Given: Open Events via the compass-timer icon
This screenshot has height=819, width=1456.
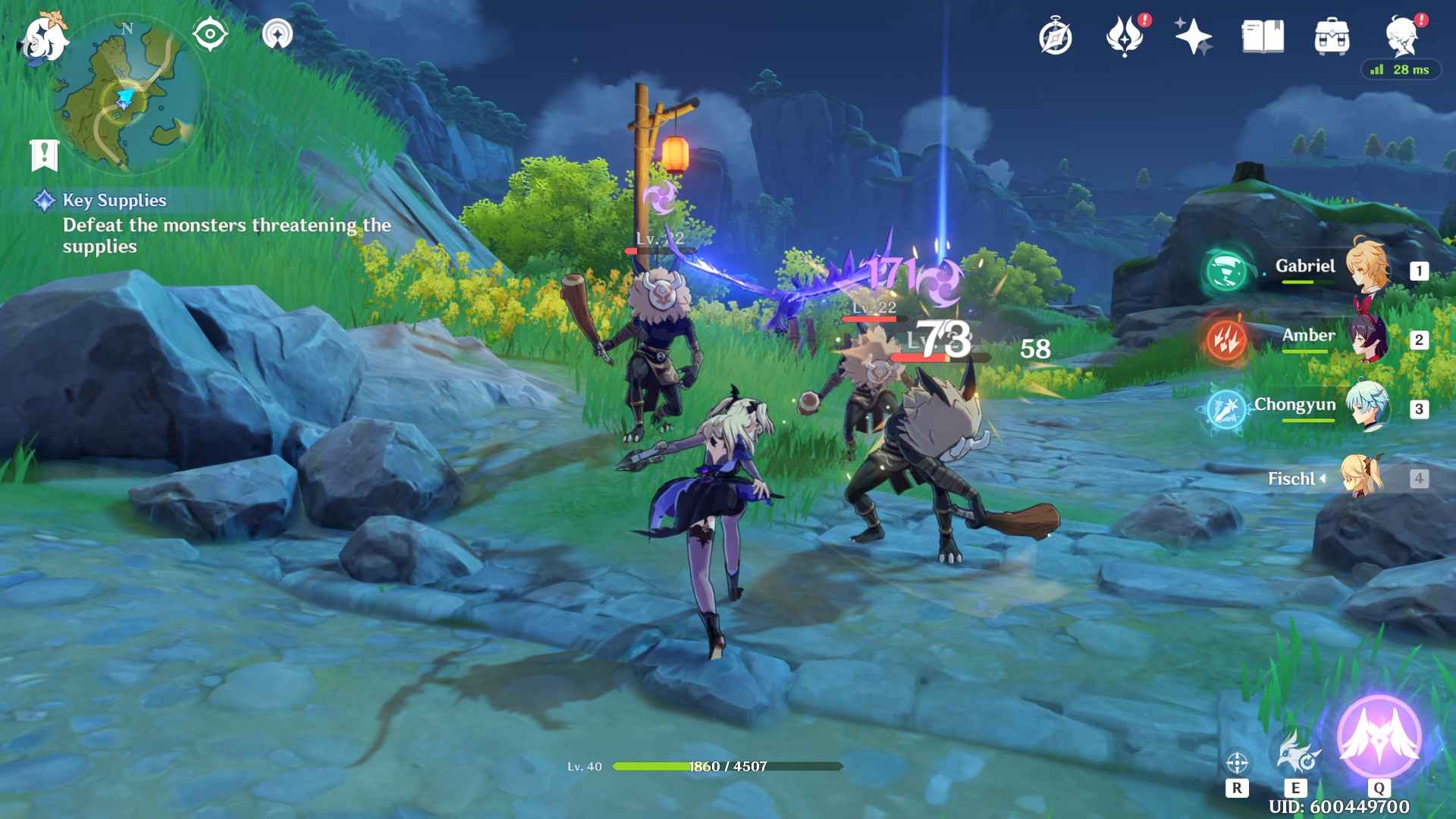Looking at the screenshot, I should point(1054,36).
